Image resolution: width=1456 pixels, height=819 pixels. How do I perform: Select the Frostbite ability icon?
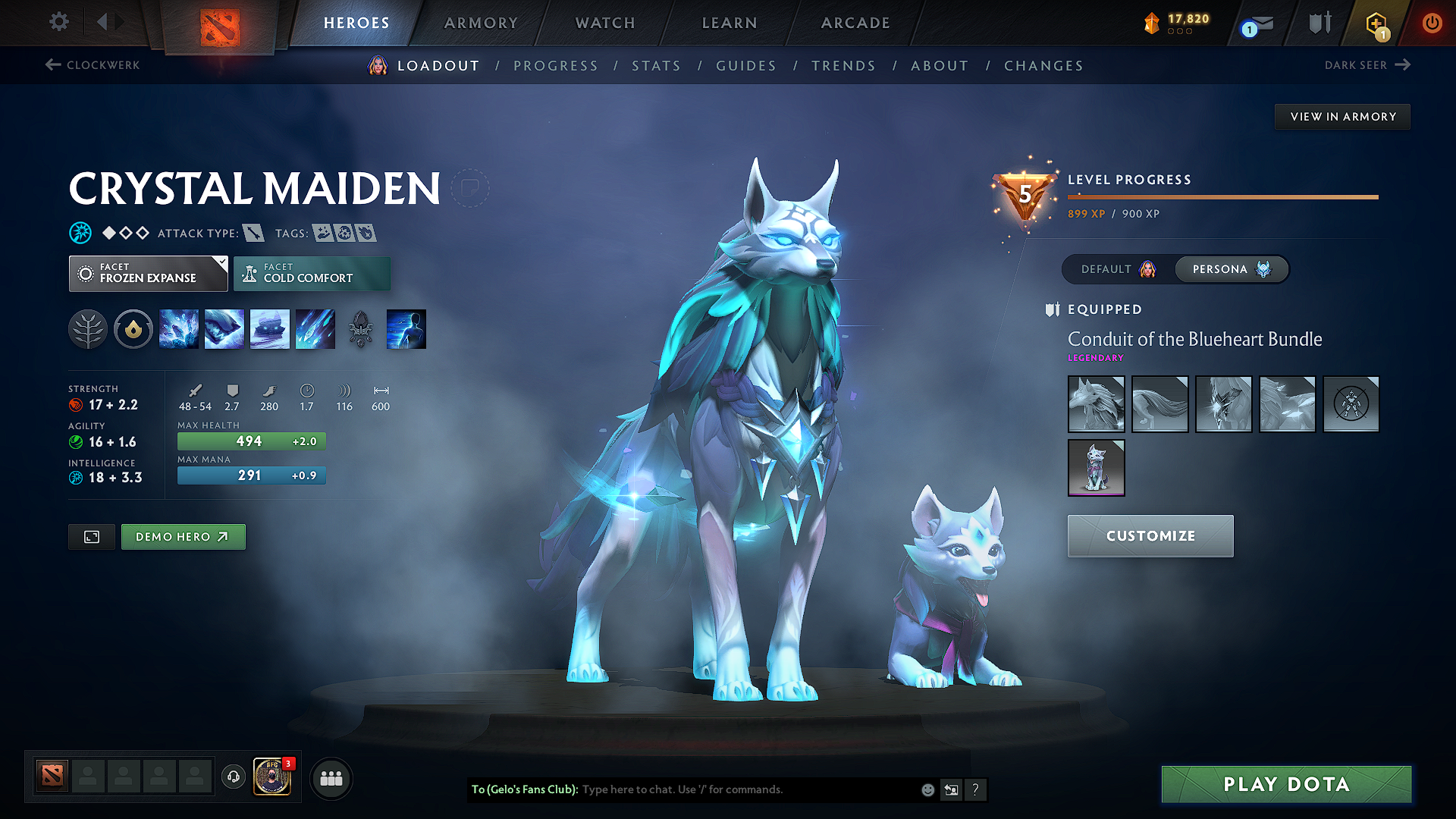224,328
